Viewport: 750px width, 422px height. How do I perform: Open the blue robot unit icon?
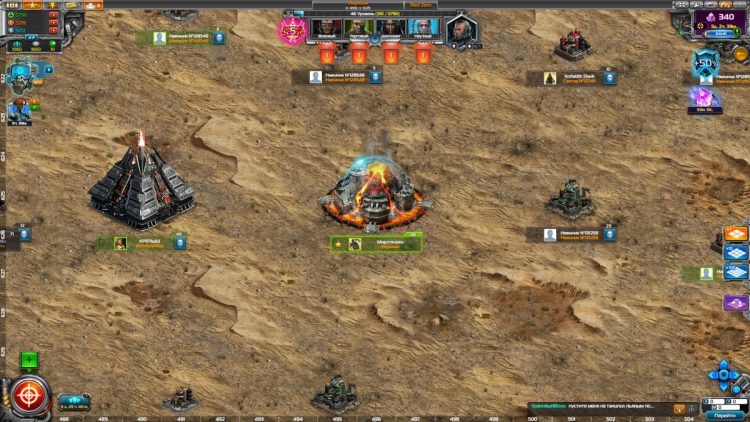20,80
